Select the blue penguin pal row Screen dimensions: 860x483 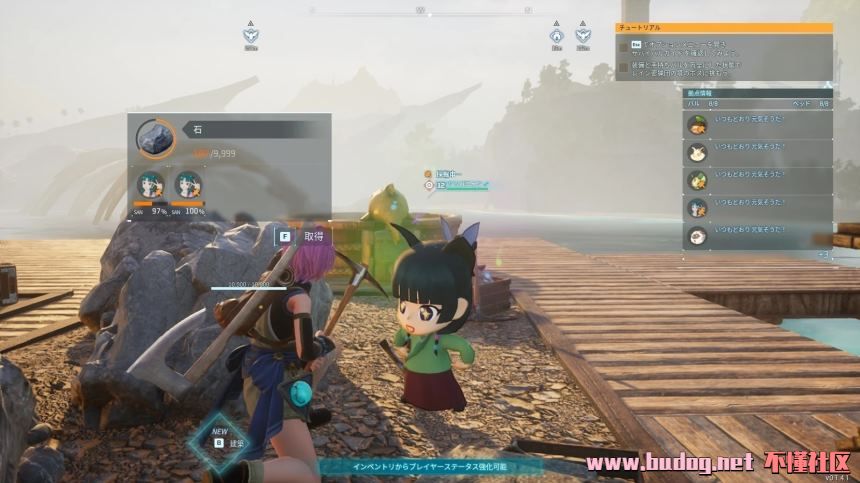(x=757, y=208)
